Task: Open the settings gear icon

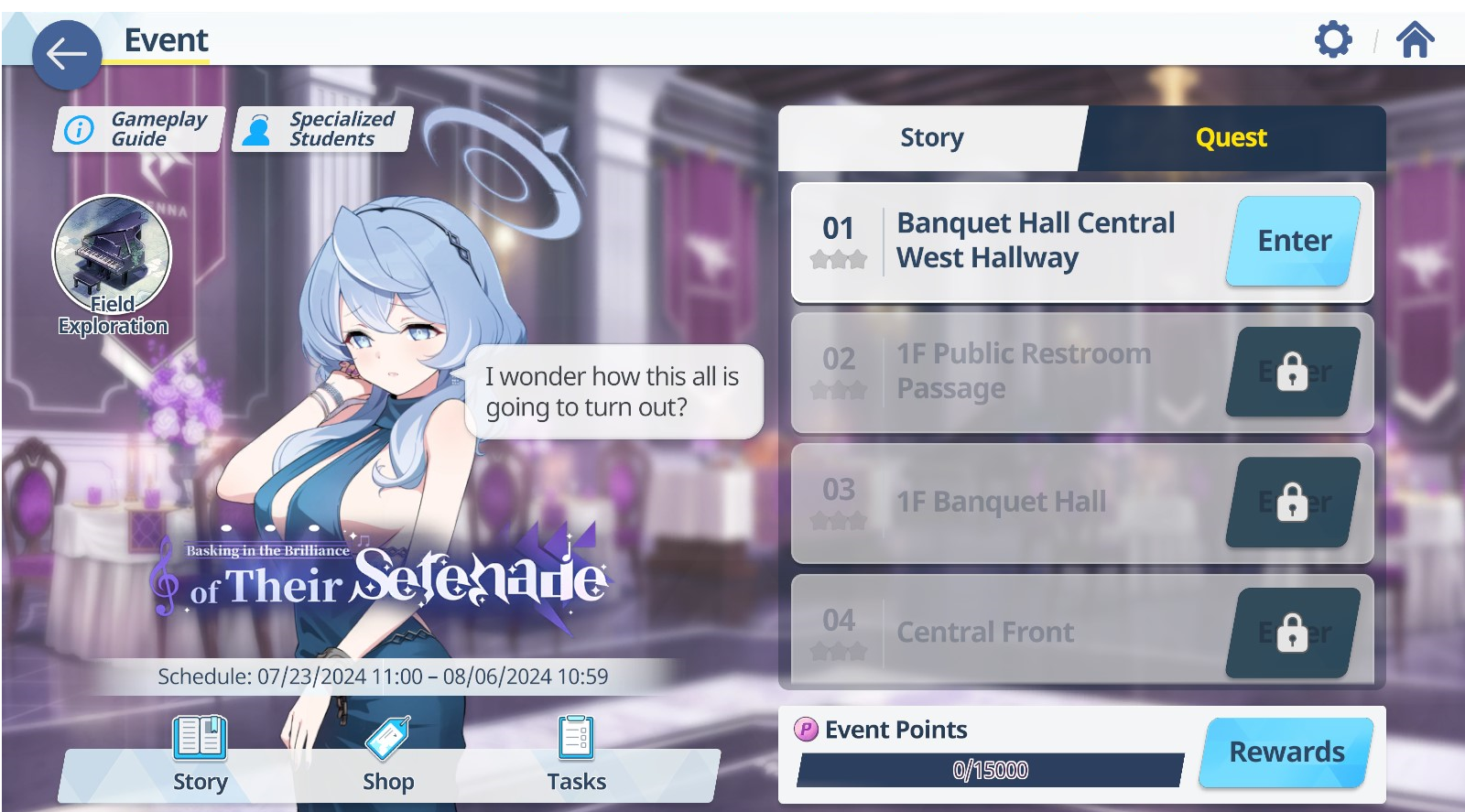Action: pyautogui.click(x=1335, y=38)
